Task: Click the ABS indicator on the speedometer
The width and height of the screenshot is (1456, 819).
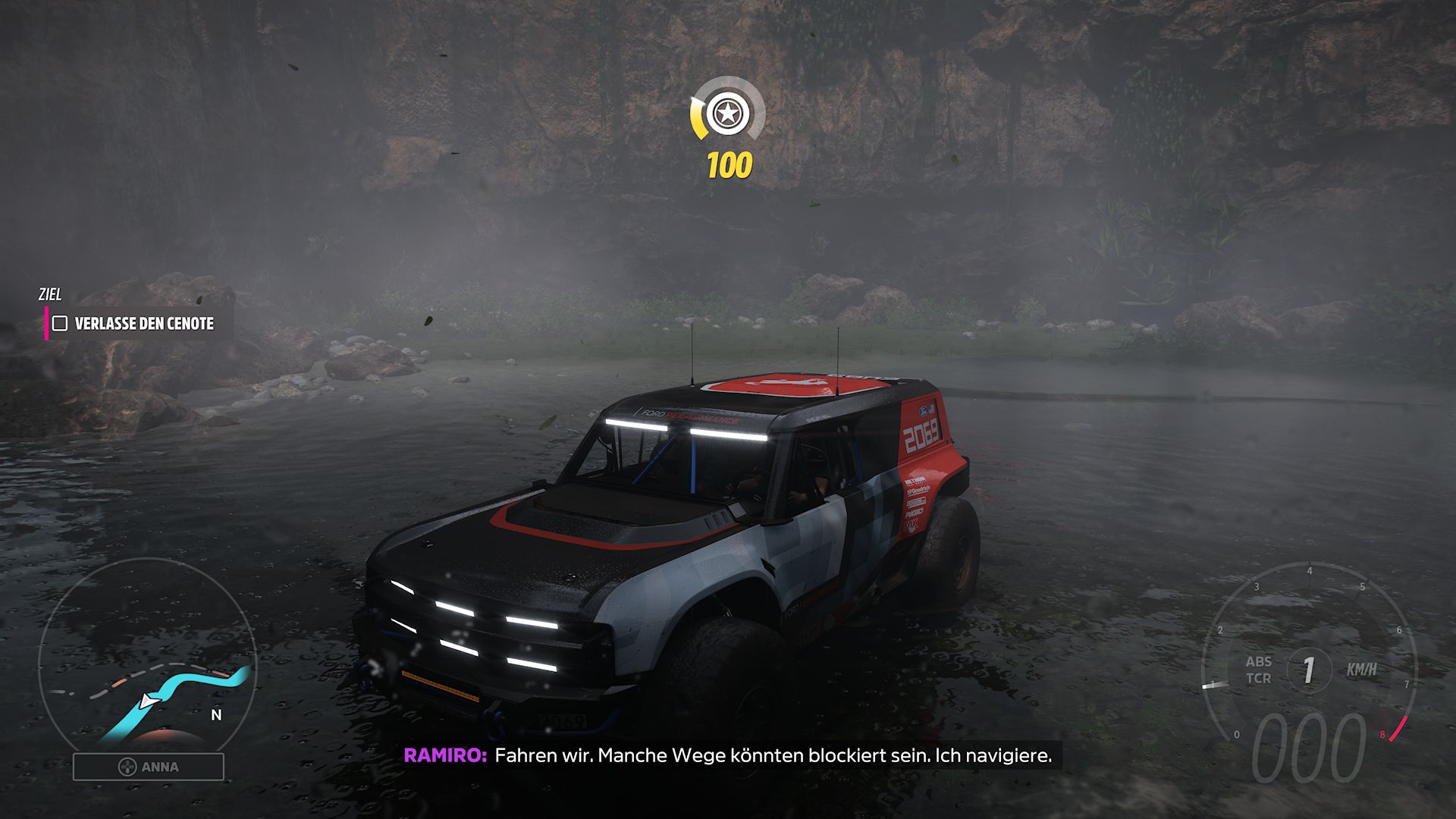Action: (x=1258, y=662)
